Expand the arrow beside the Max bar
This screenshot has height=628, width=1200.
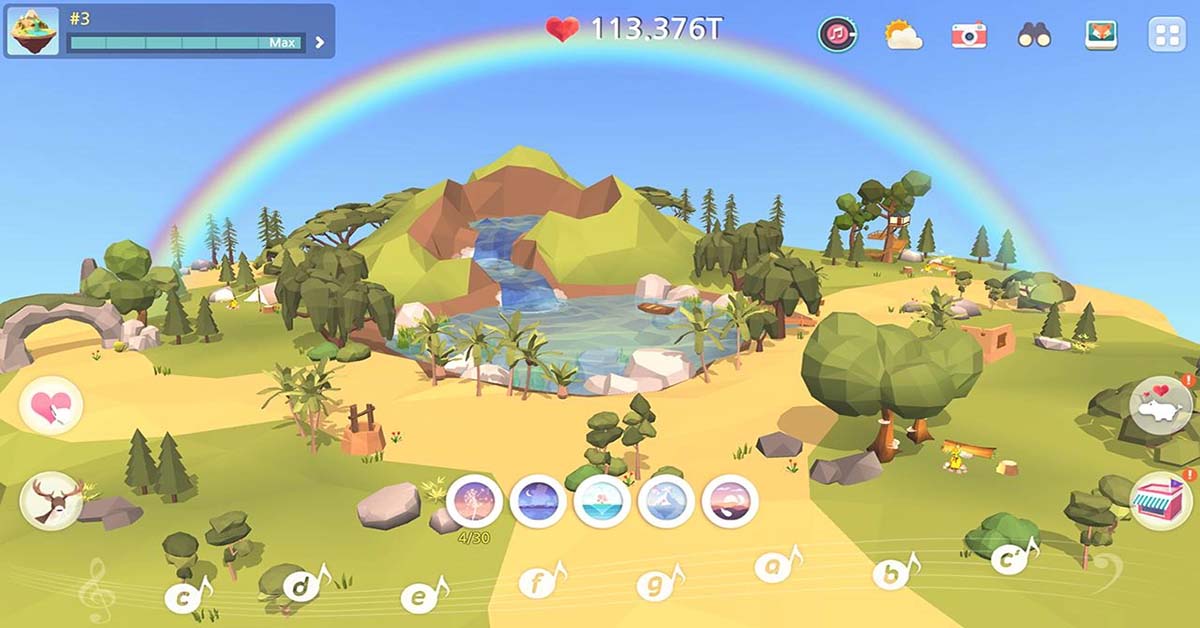tap(320, 42)
